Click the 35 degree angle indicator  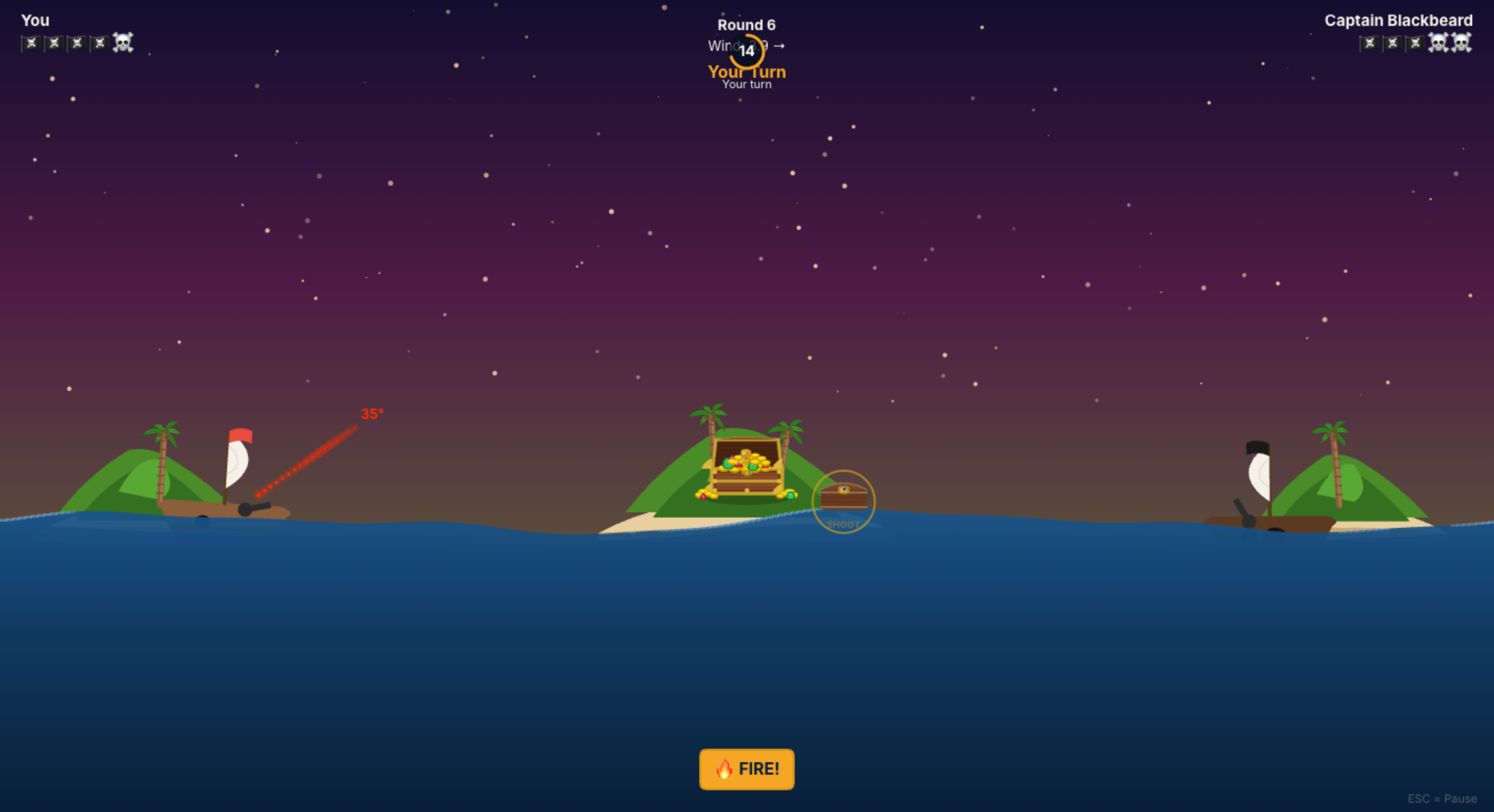click(372, 413)
